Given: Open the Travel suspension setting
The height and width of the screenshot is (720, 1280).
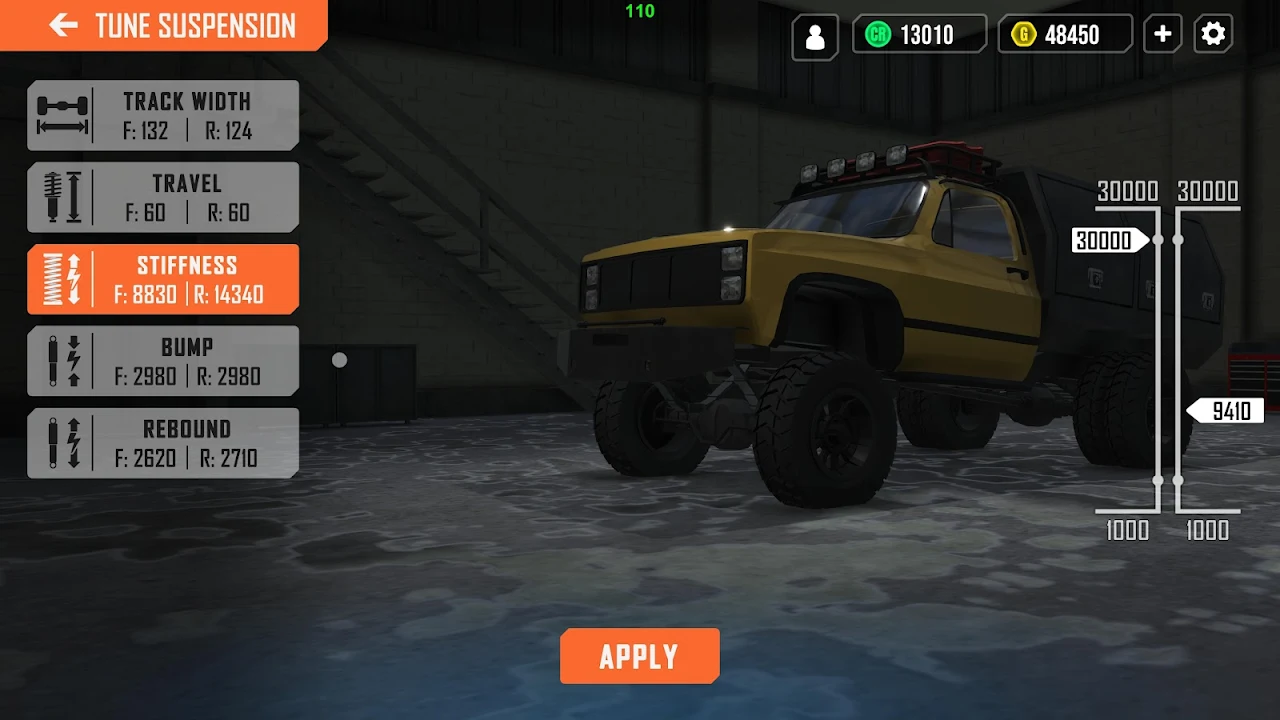Looking at the screenshot, I should tap(163, 197).
